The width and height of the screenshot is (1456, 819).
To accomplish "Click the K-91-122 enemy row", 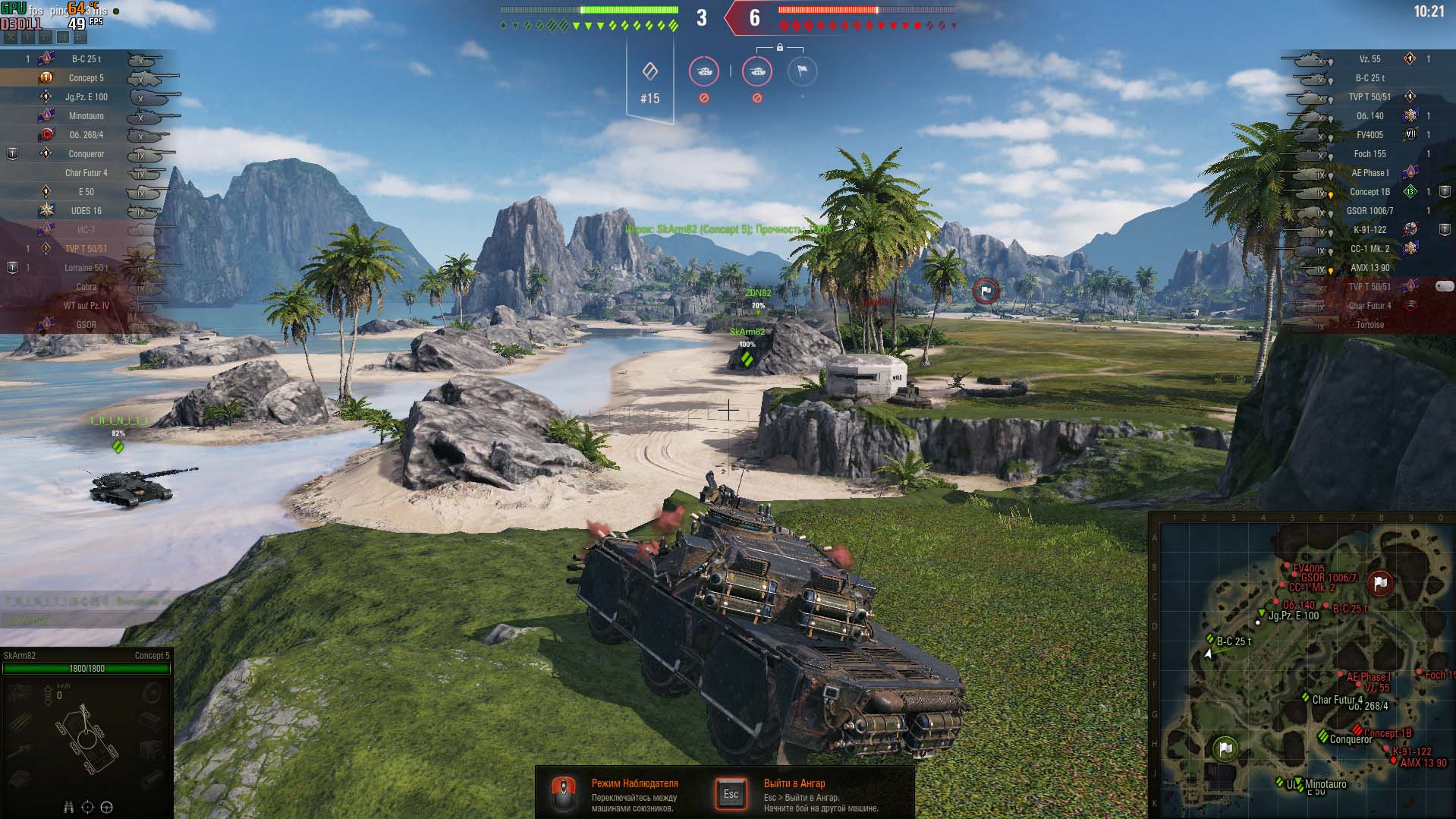I will [1370, 230].
